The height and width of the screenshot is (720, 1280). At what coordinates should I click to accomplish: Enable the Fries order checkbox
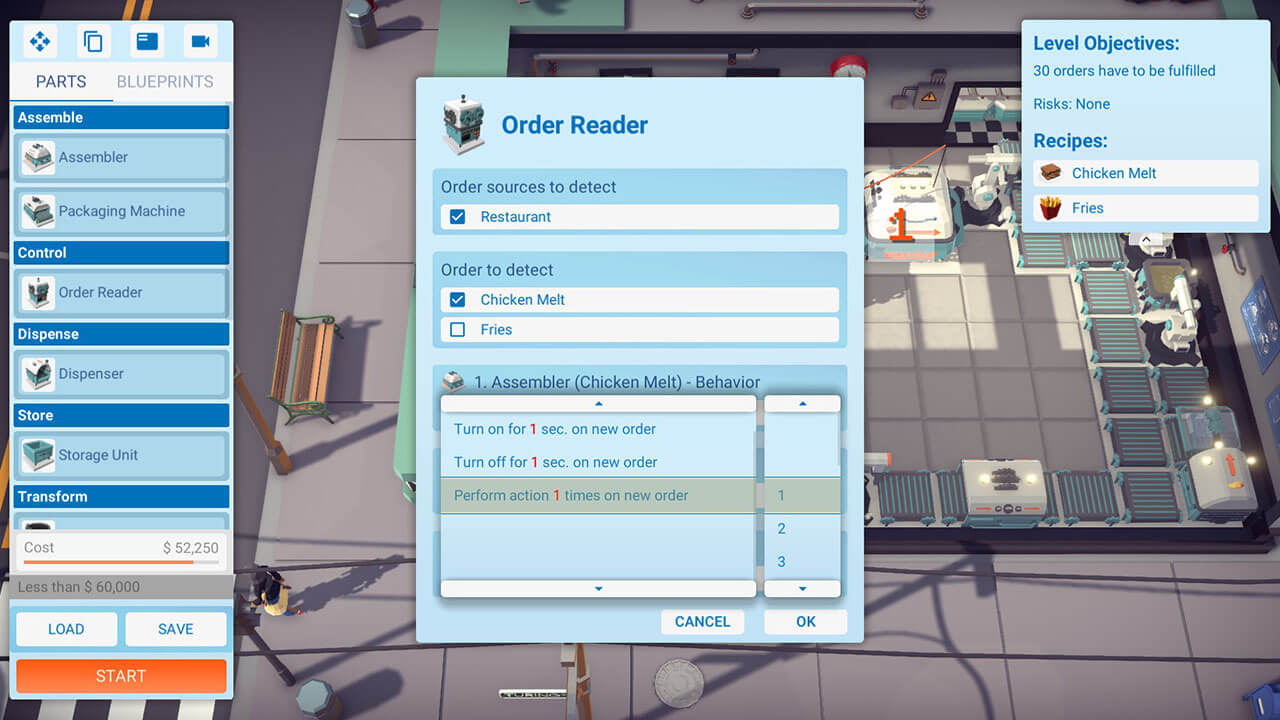pyautogui.click(x=458, y=329)
